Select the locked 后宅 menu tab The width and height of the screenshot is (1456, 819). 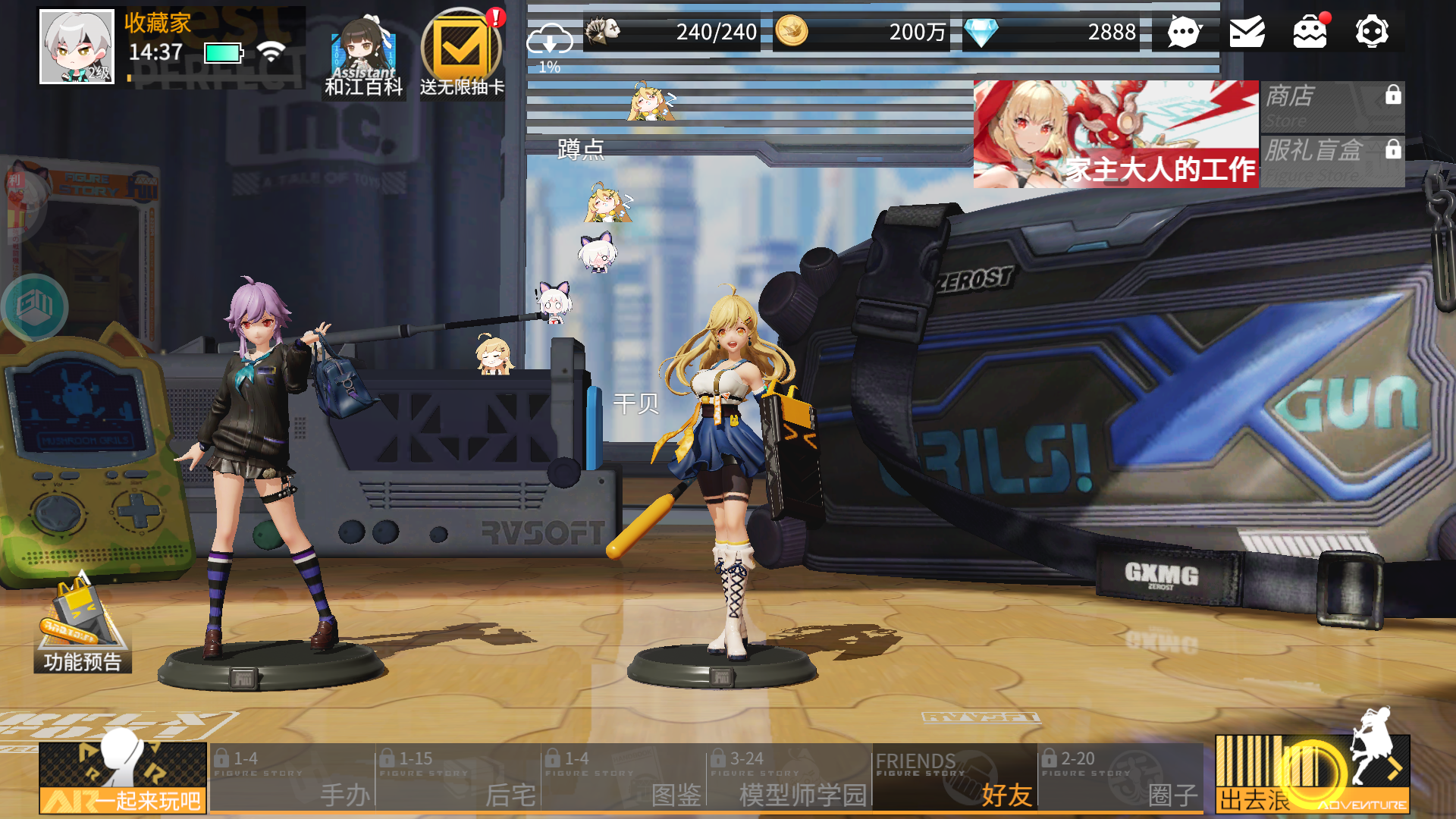[458, 777]
